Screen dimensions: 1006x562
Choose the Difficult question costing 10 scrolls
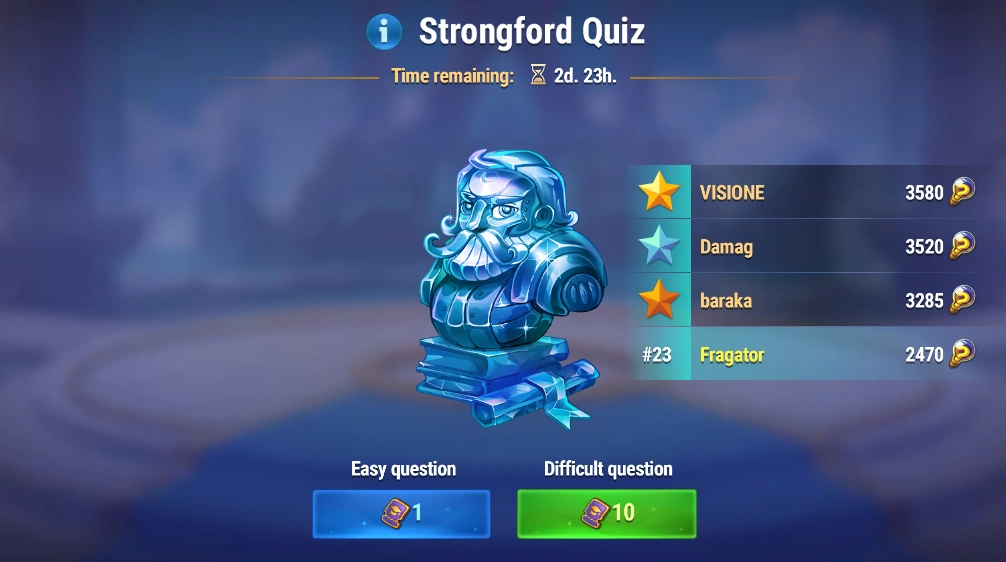click(x=606, y=513)
